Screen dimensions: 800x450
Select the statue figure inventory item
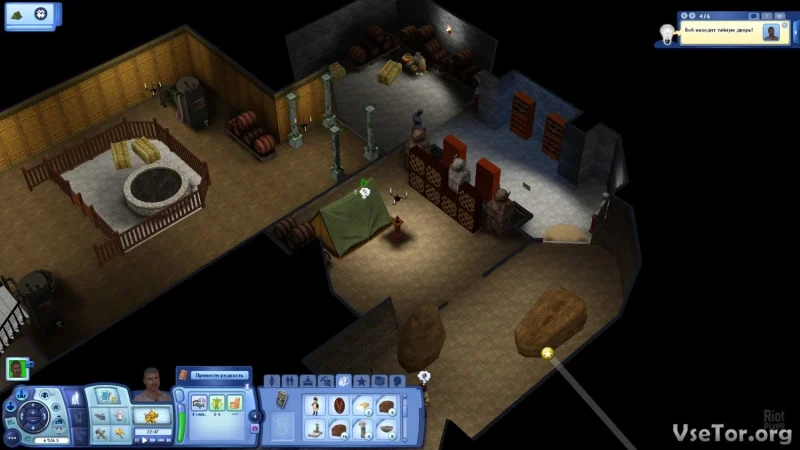click(317, 406)
